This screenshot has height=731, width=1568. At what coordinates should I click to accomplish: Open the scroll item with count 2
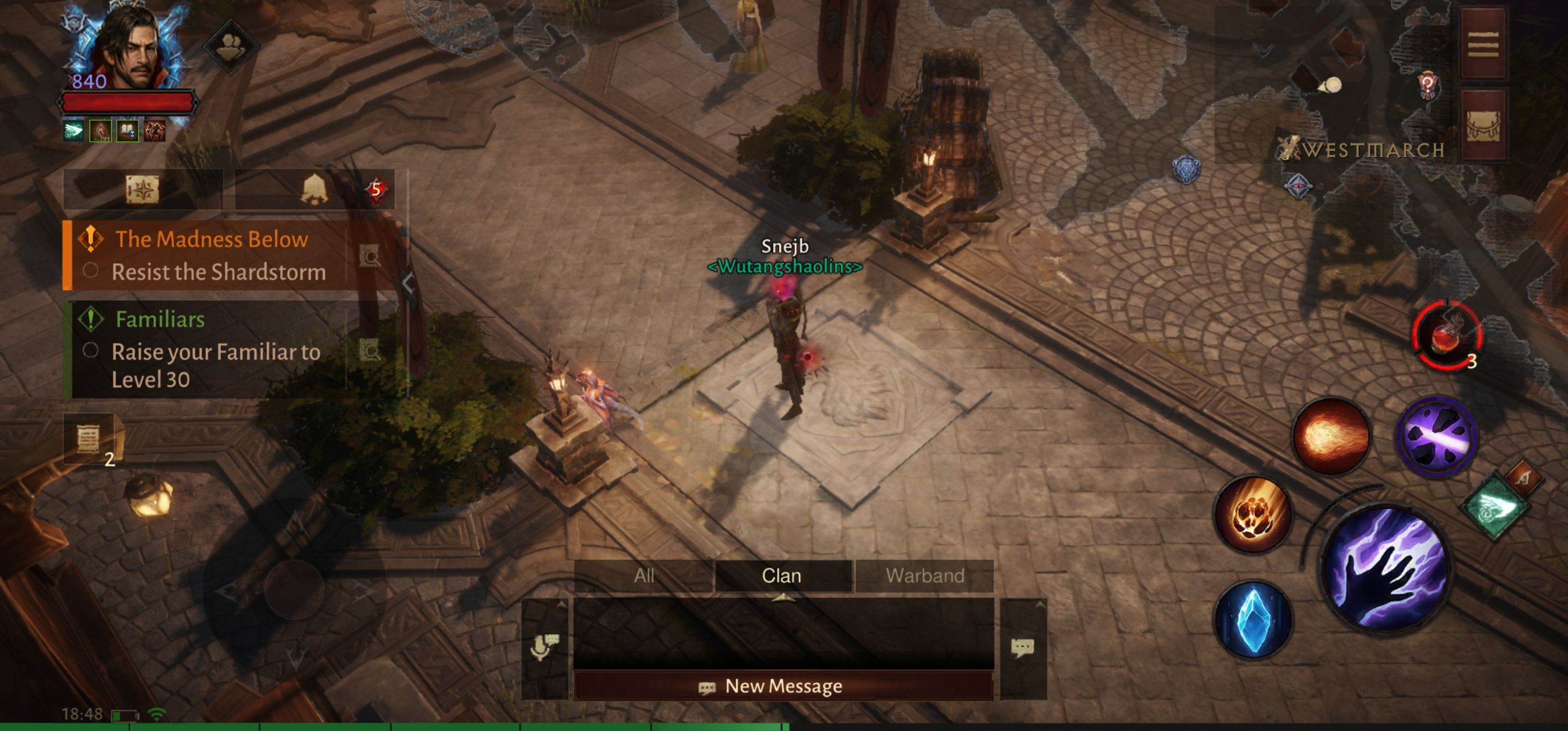[89, 439]
